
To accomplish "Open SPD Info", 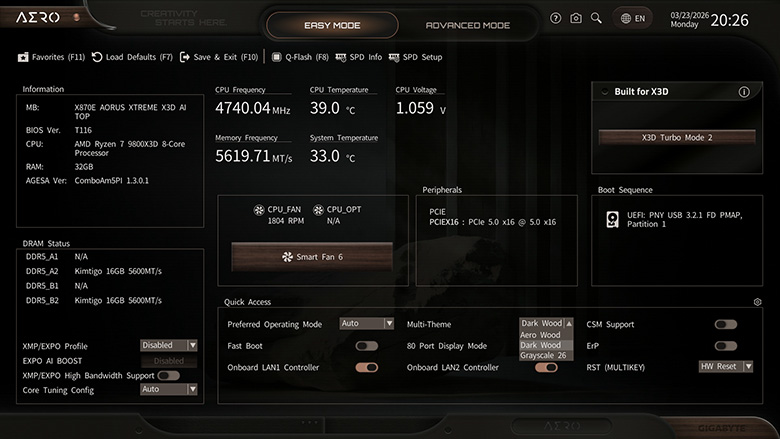I will tap(359, 57).
